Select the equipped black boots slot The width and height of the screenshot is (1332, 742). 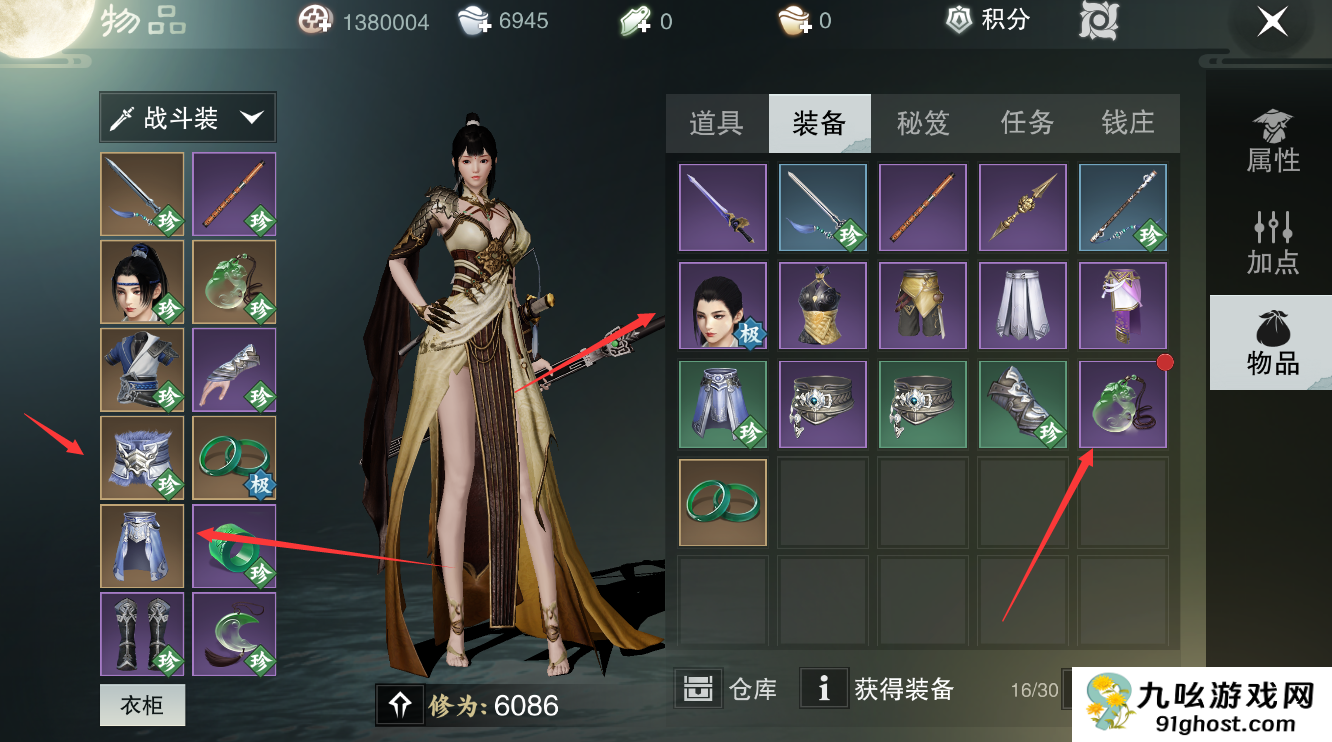(142, 634)
